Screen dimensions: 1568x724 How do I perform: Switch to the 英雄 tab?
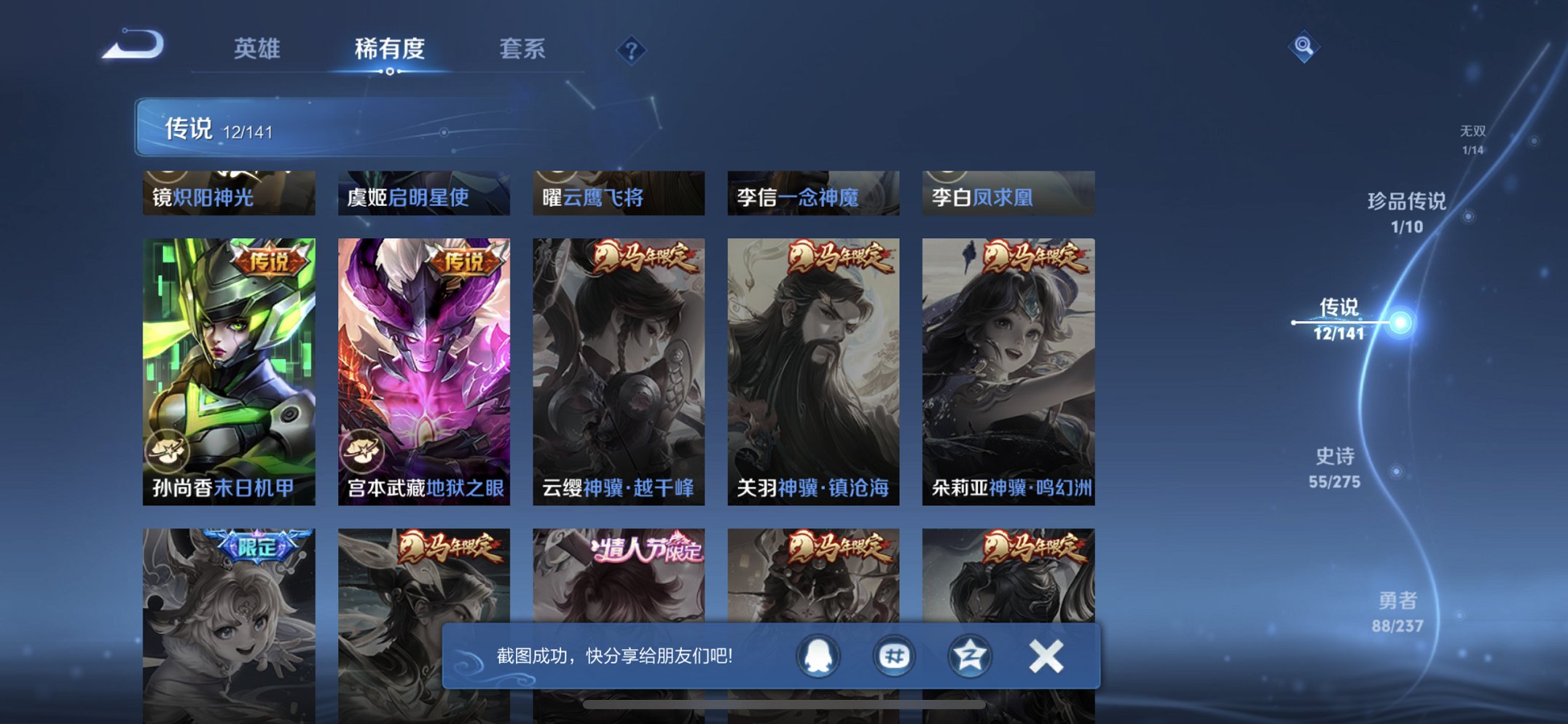[259, 50]
